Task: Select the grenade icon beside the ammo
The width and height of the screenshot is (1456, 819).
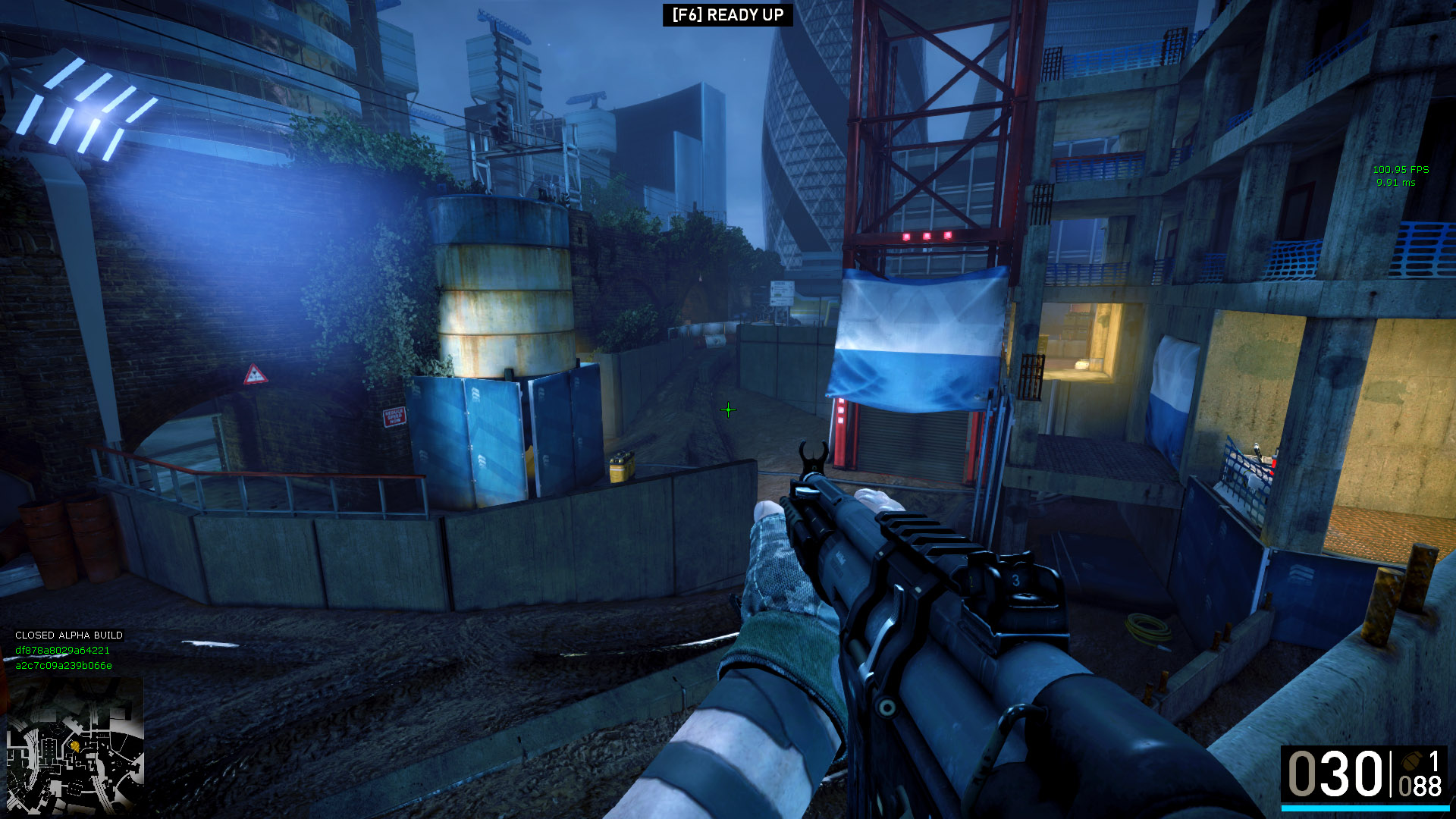Action: point(1412,761)
